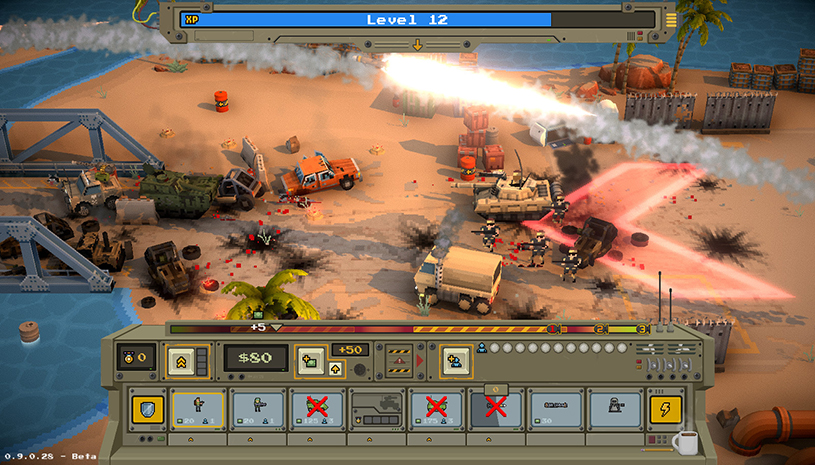Open the menu at the XP bar's end
This screenshot has height=465, width=815.
(x=671, y=19)
